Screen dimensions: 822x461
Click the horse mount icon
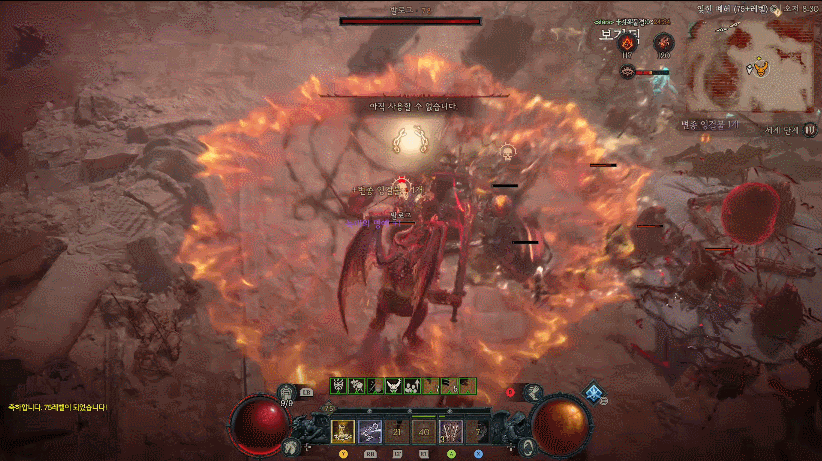tap(290, 446)
